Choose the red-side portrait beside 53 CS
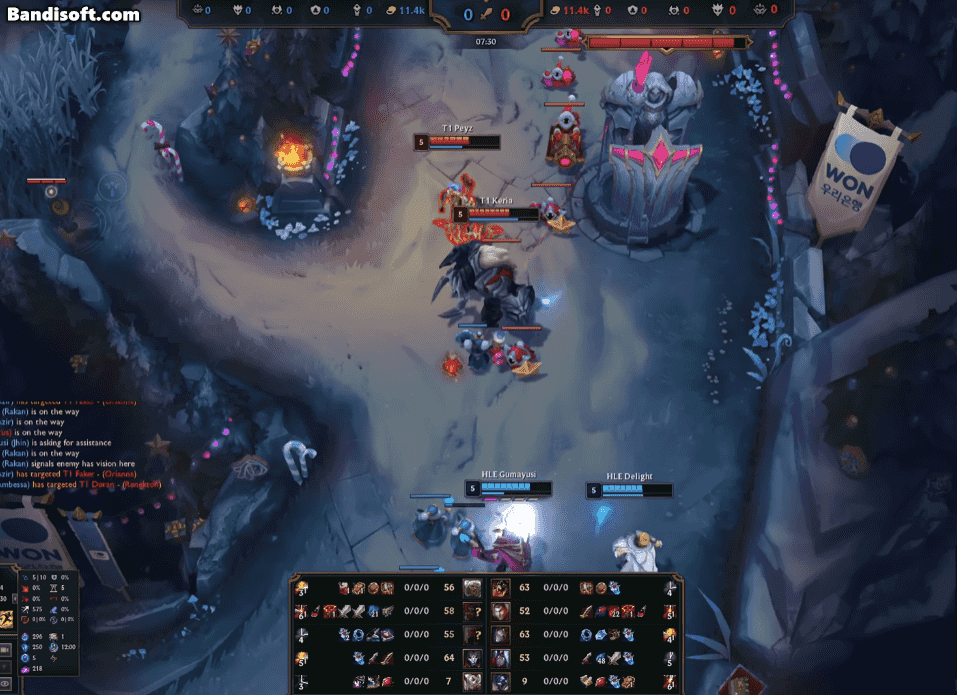This screenshot has height=695, width=957. pyautogui.click(x=501, y=657)
